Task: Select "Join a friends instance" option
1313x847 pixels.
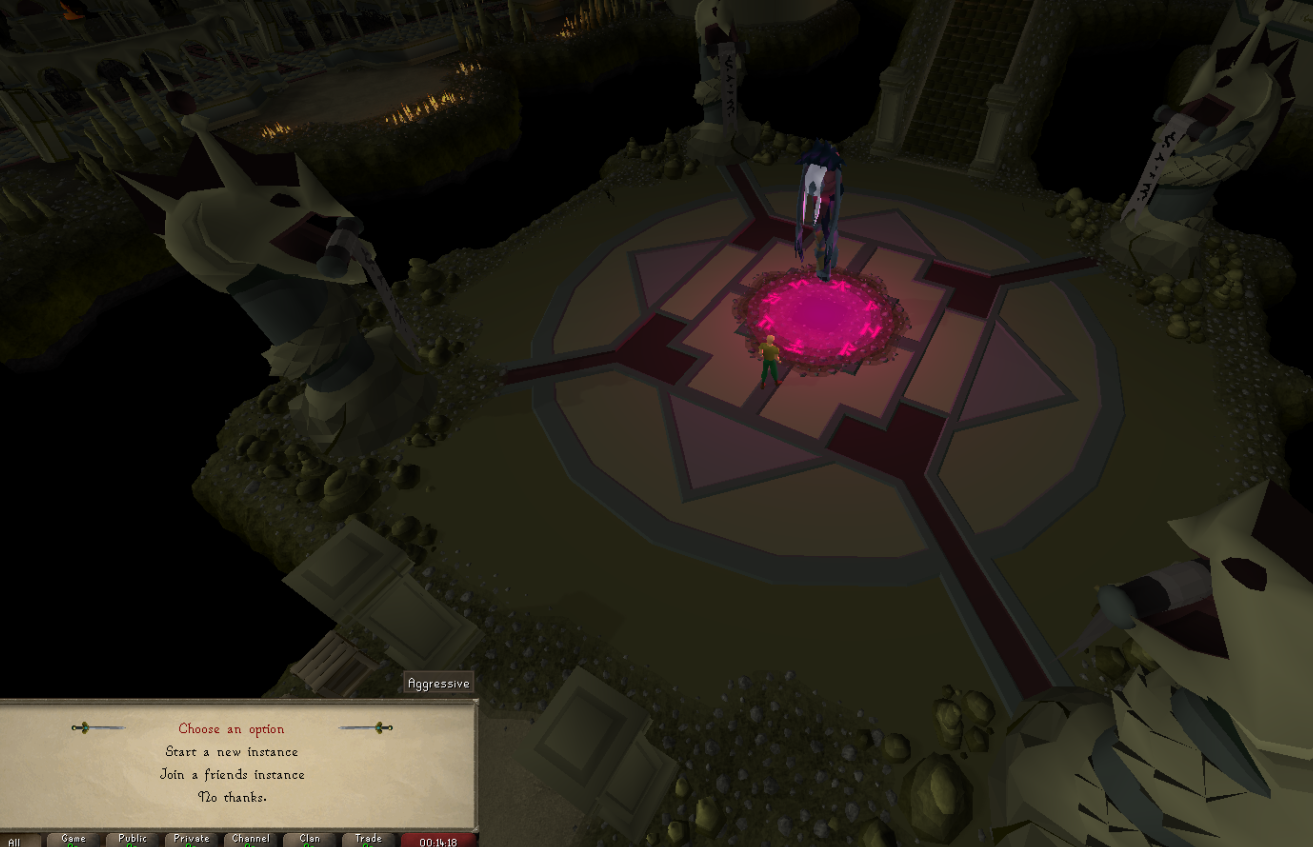Action: pos(232,775)
